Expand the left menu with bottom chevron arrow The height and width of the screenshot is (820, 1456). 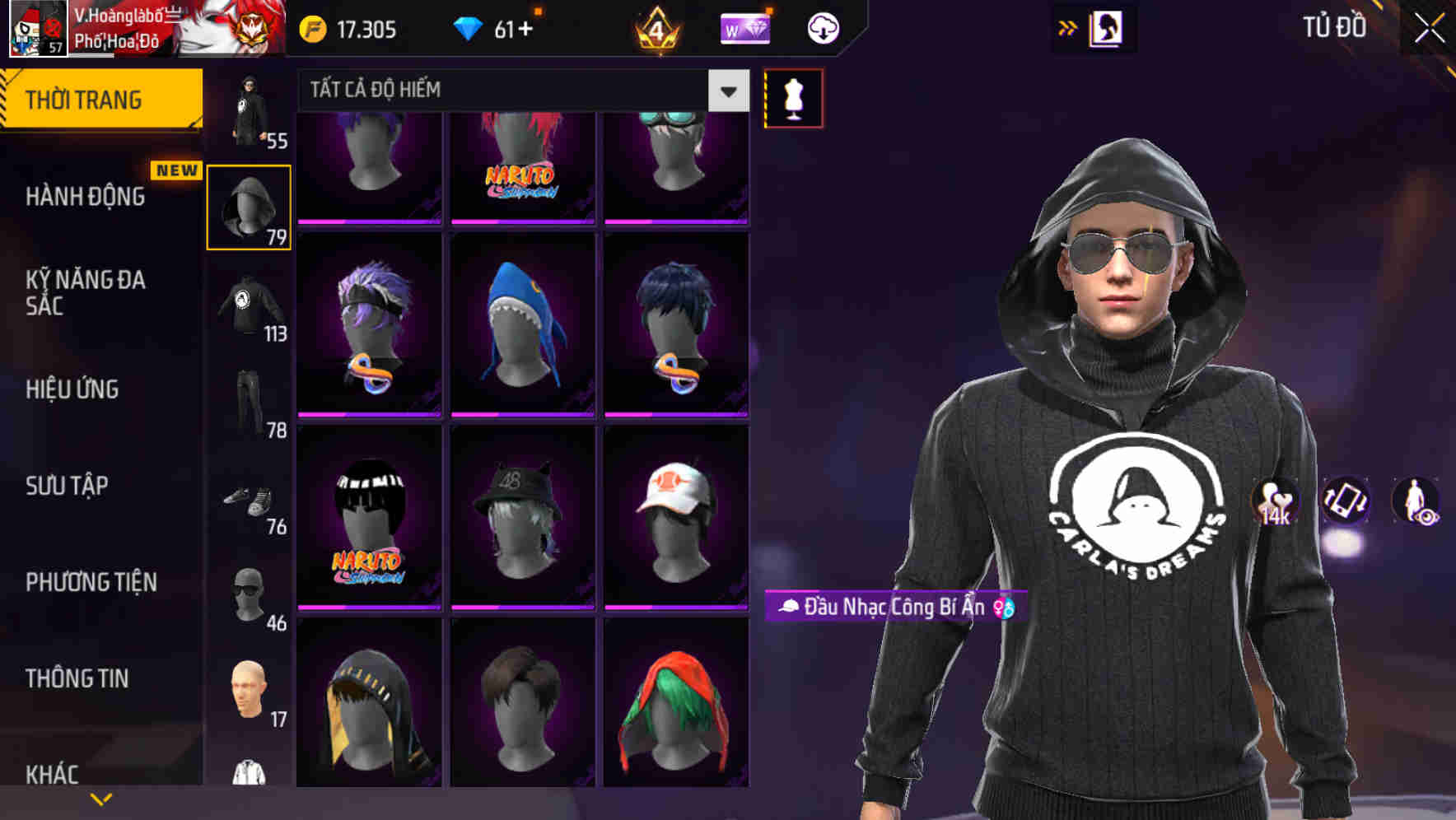click(101, 798)
